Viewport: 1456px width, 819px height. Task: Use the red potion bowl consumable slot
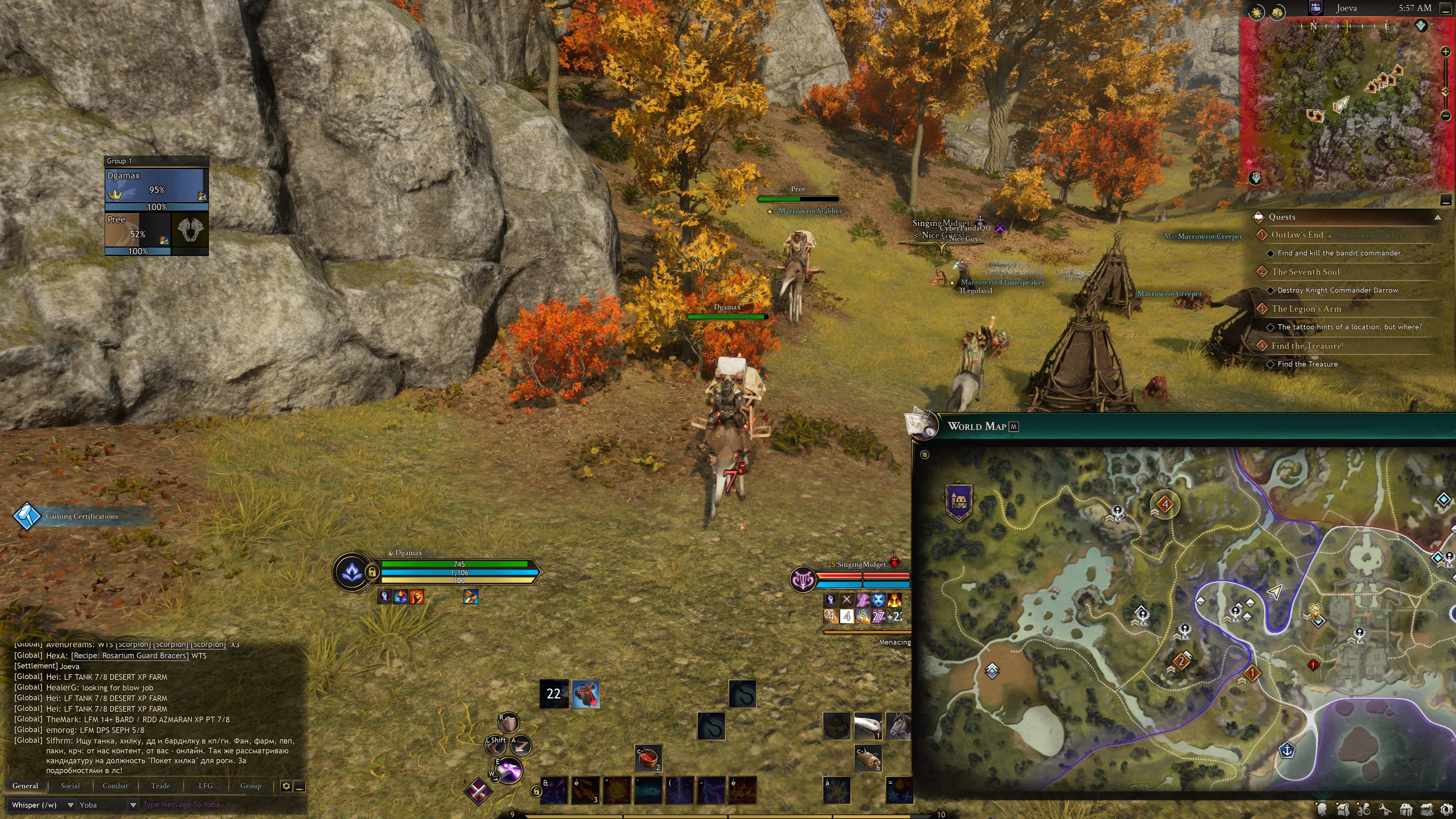(648, 758)
